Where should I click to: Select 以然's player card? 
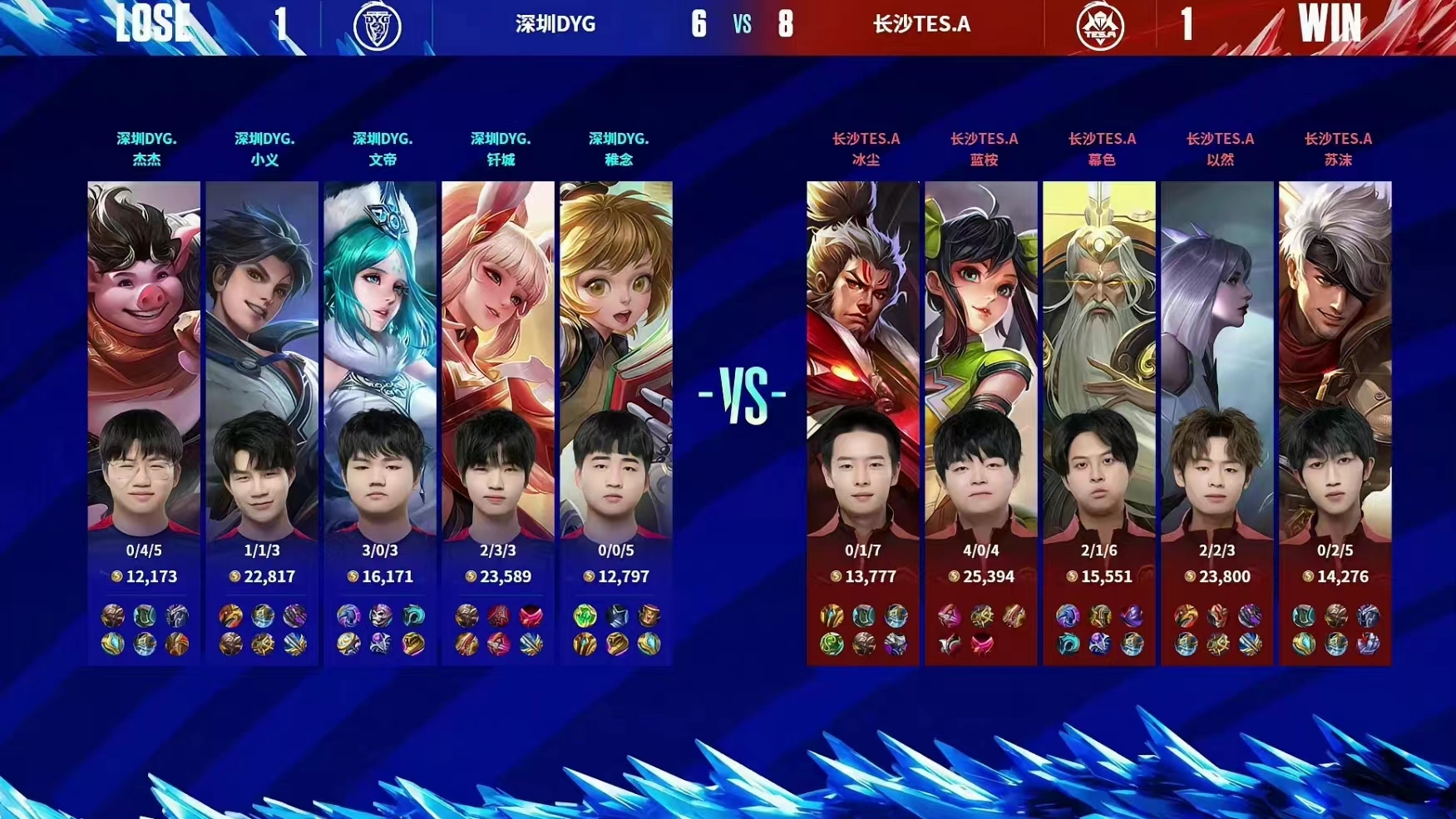[x=1217, y=358]
